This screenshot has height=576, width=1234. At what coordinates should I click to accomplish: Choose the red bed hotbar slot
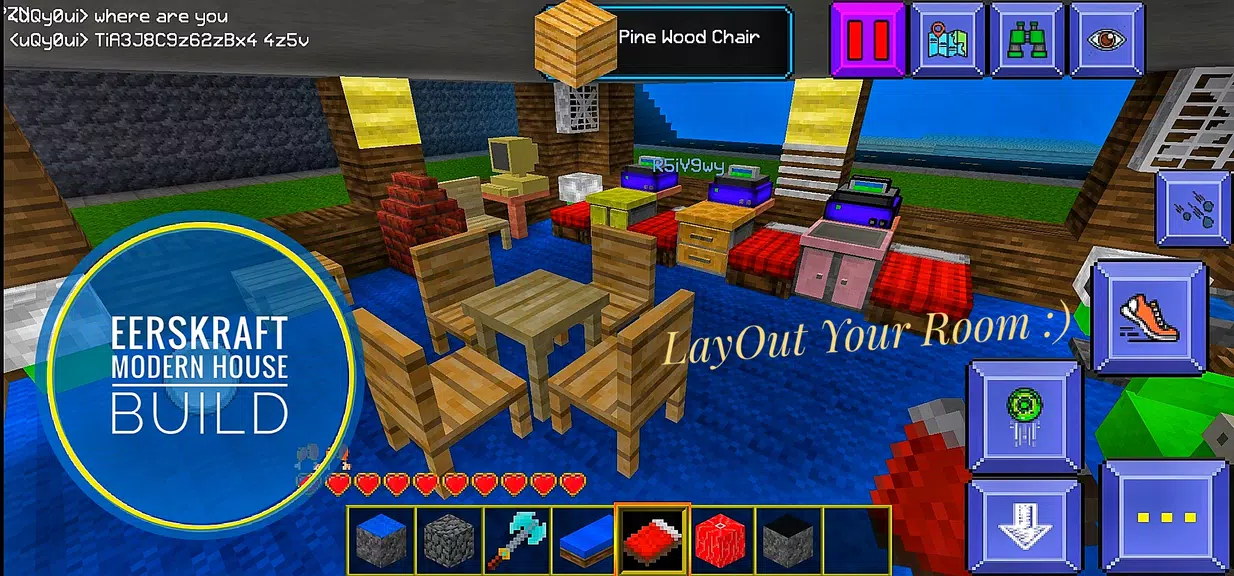(652, 538)
